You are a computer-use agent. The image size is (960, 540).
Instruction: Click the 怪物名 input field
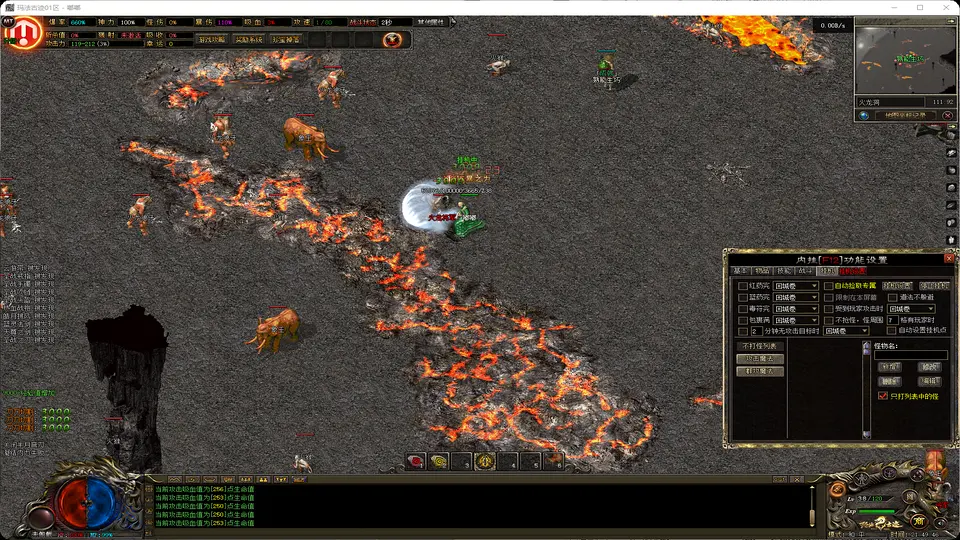(910, 355)
